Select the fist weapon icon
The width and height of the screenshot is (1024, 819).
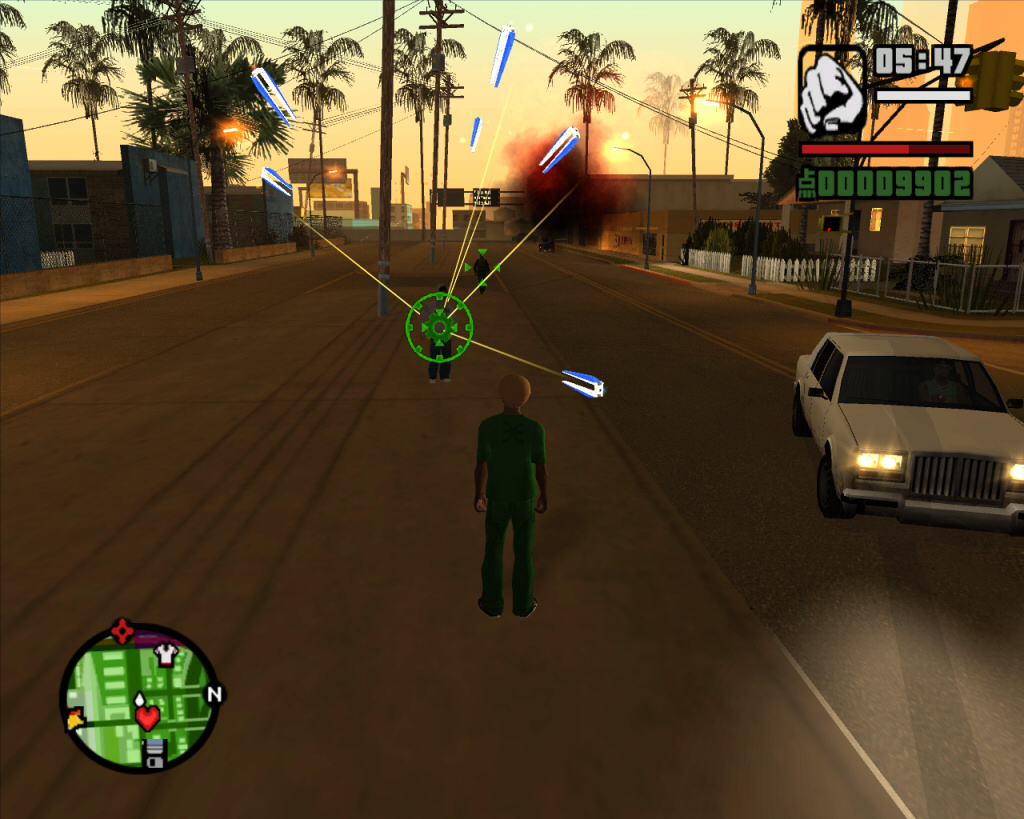click(x=832, y=92)
